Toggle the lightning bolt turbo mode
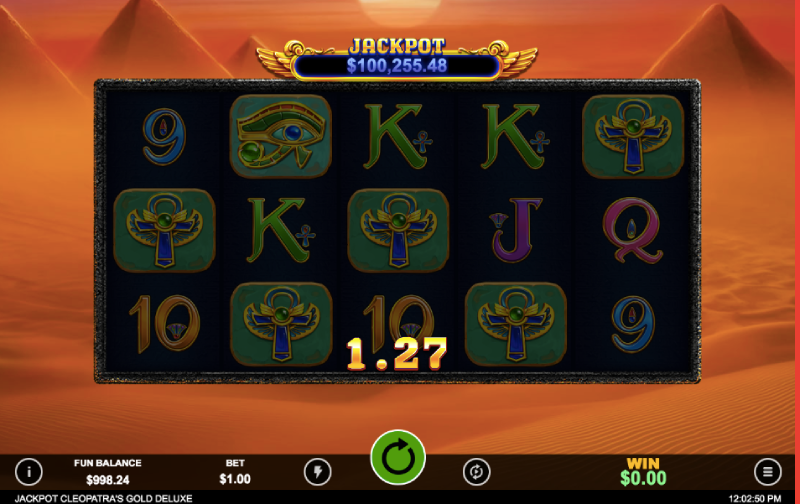 point(317,471)
